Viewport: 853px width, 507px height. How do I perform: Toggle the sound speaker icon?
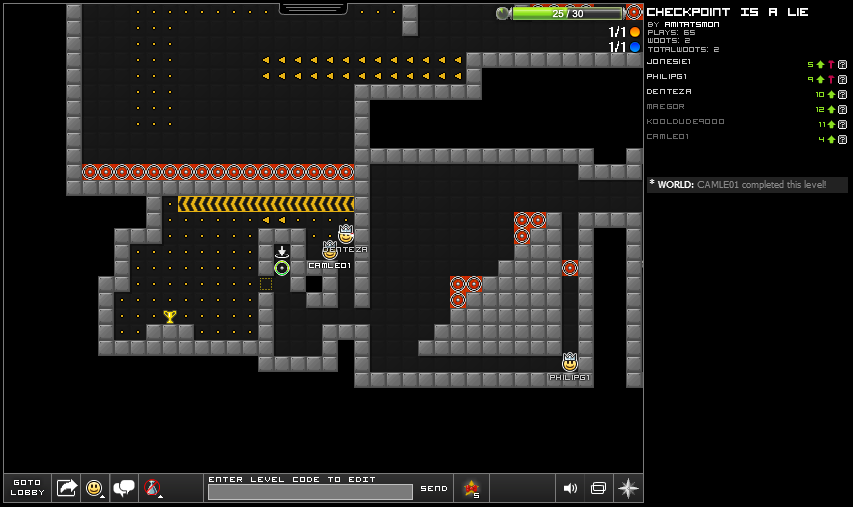(570, 488)
